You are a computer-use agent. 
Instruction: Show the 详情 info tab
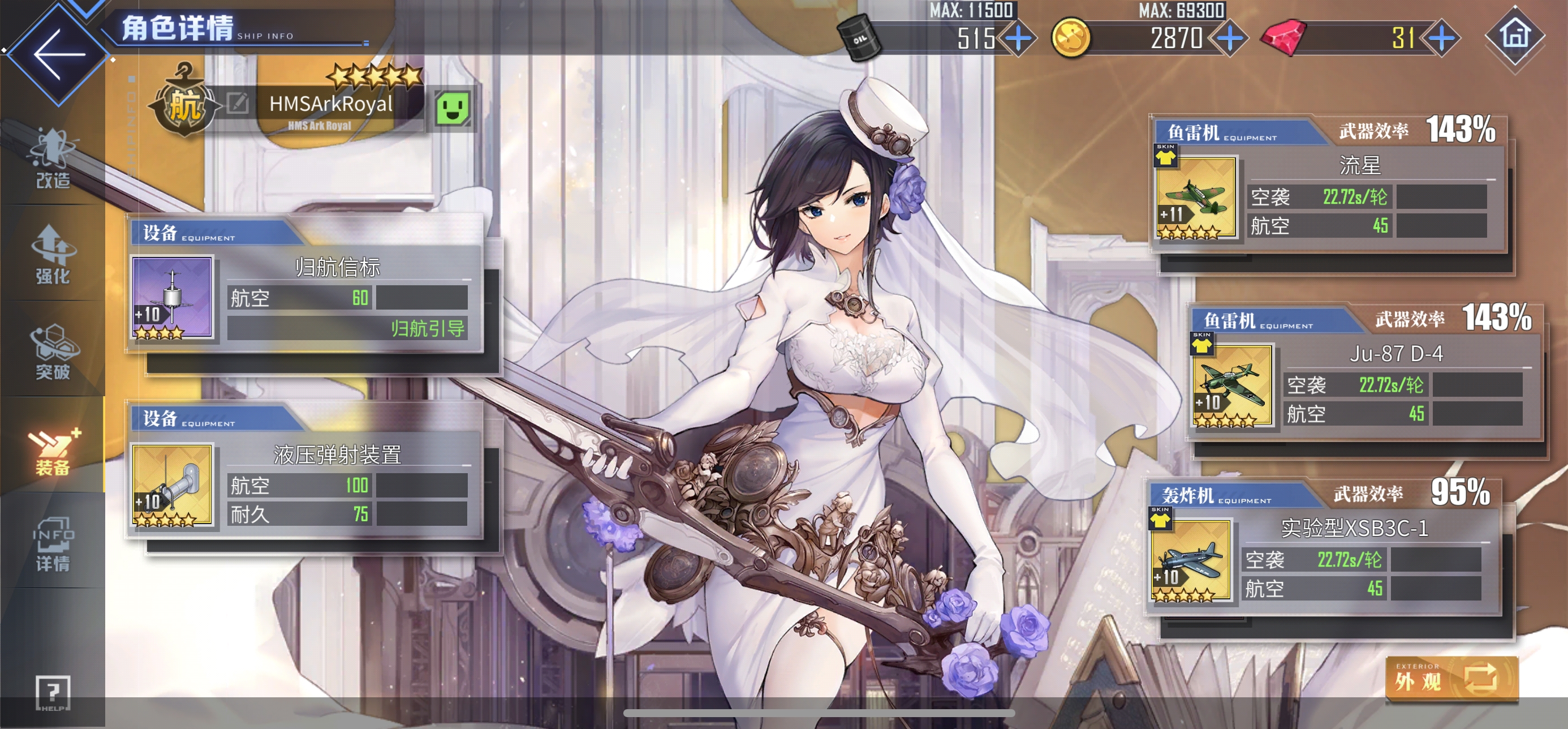pos(53,544)
